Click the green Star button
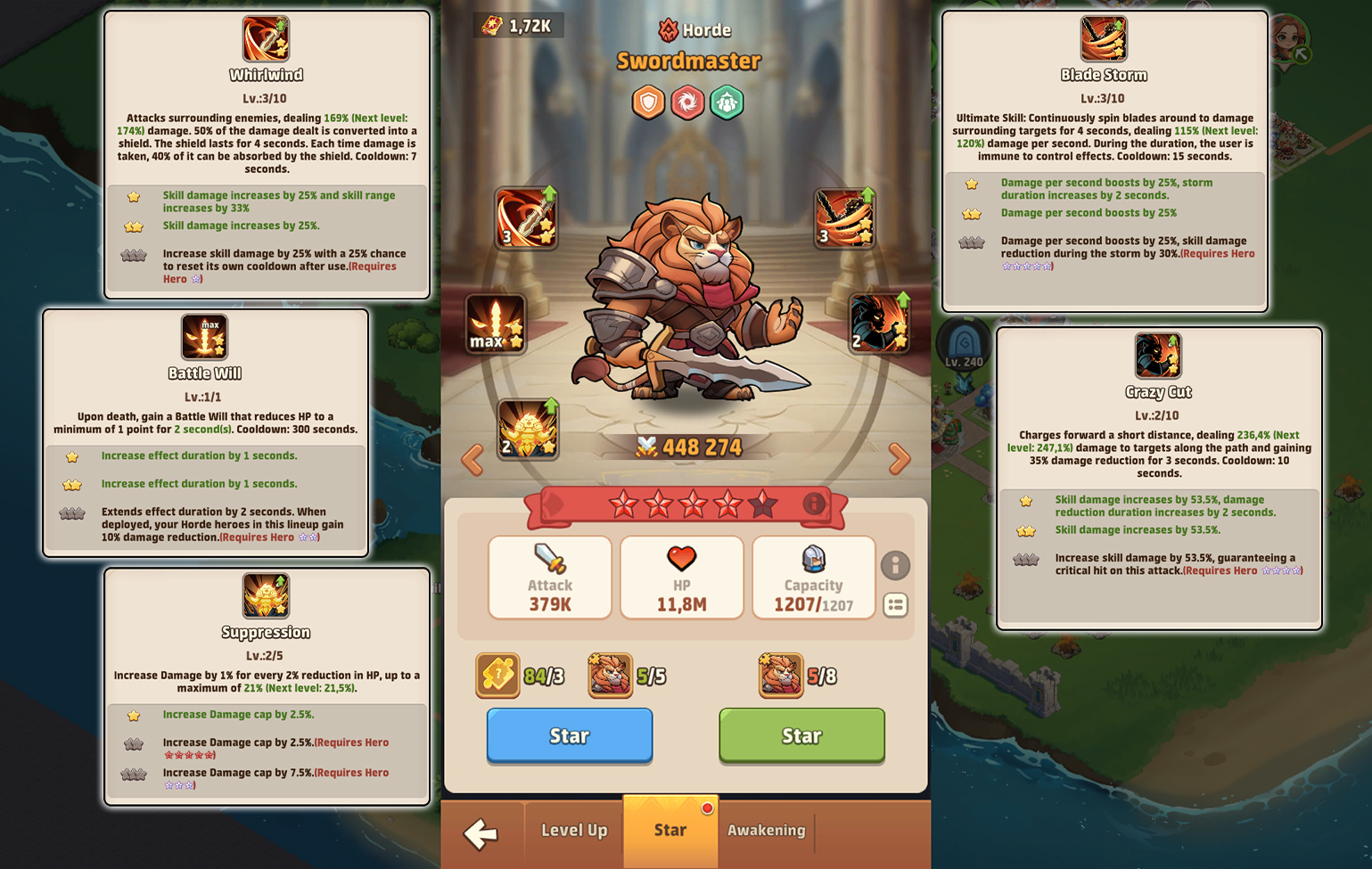The image size is (1372, 869). point(801,735)
